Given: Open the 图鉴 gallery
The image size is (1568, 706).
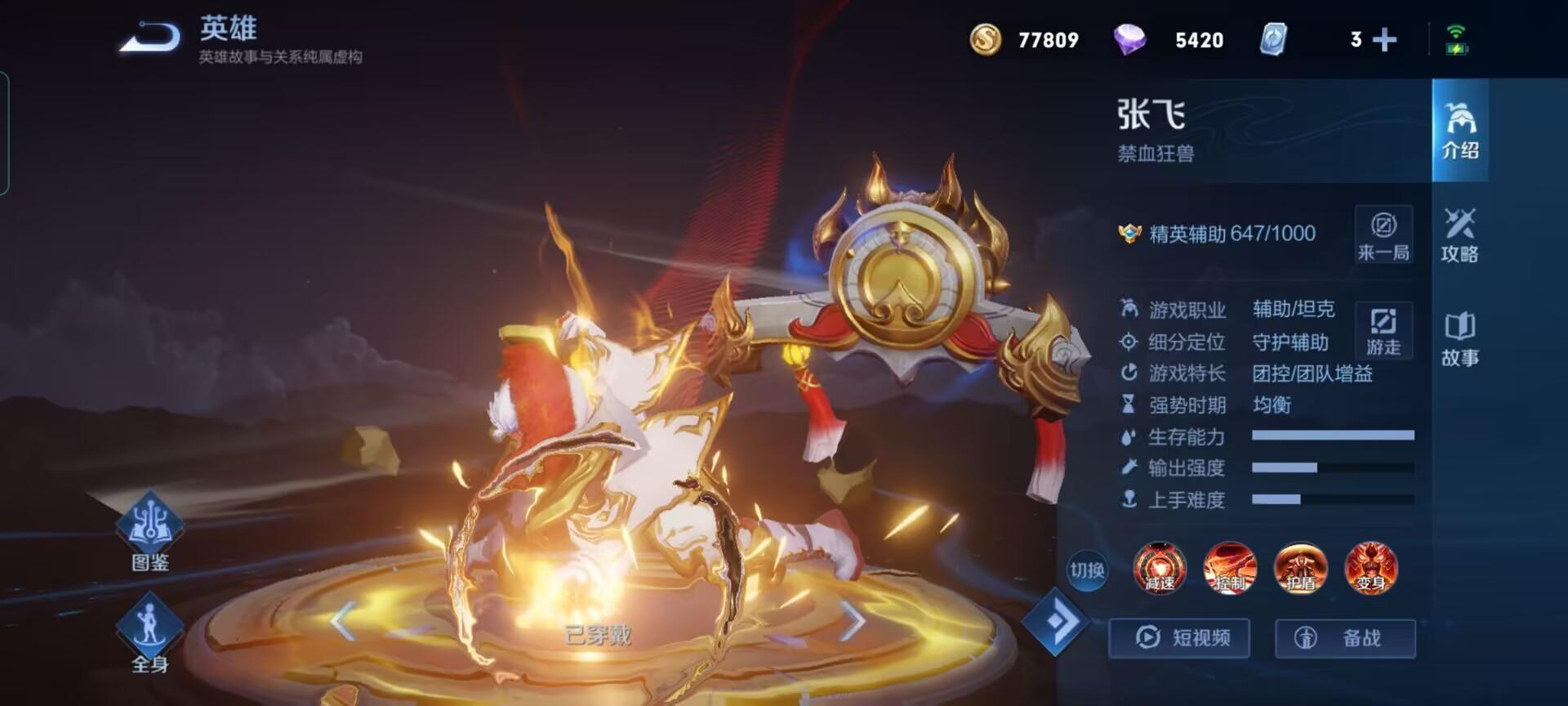Looking at the screenshot, I should pyautogui.click(x=150, y=532).
